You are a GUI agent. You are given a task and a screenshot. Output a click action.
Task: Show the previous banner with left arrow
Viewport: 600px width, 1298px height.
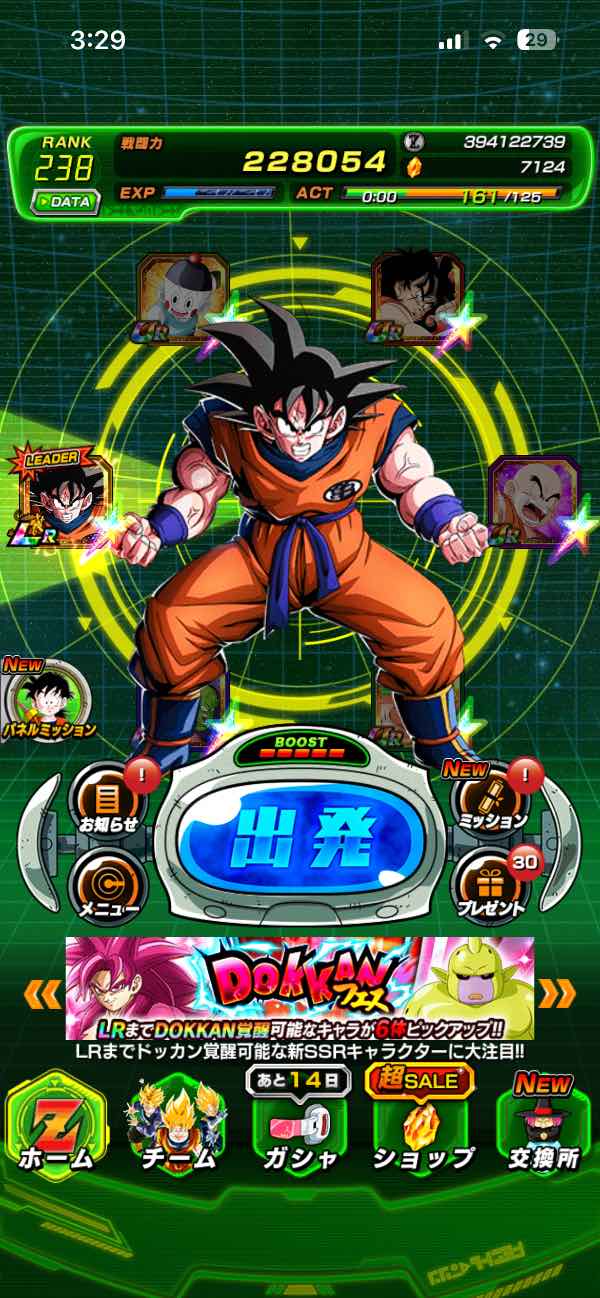tap(43, 994)
